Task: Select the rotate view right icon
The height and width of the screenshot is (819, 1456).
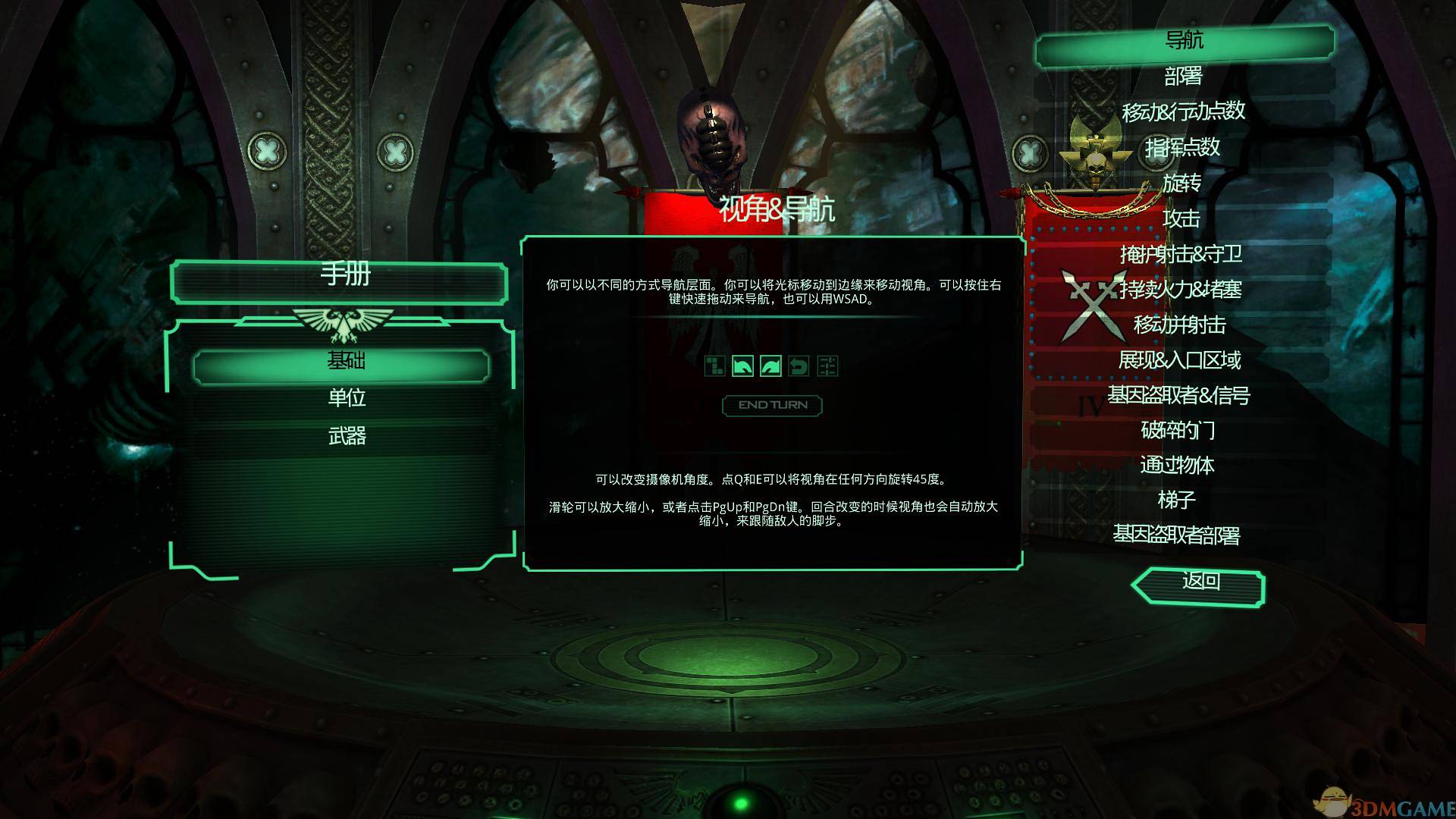Action: click(770, 366)
